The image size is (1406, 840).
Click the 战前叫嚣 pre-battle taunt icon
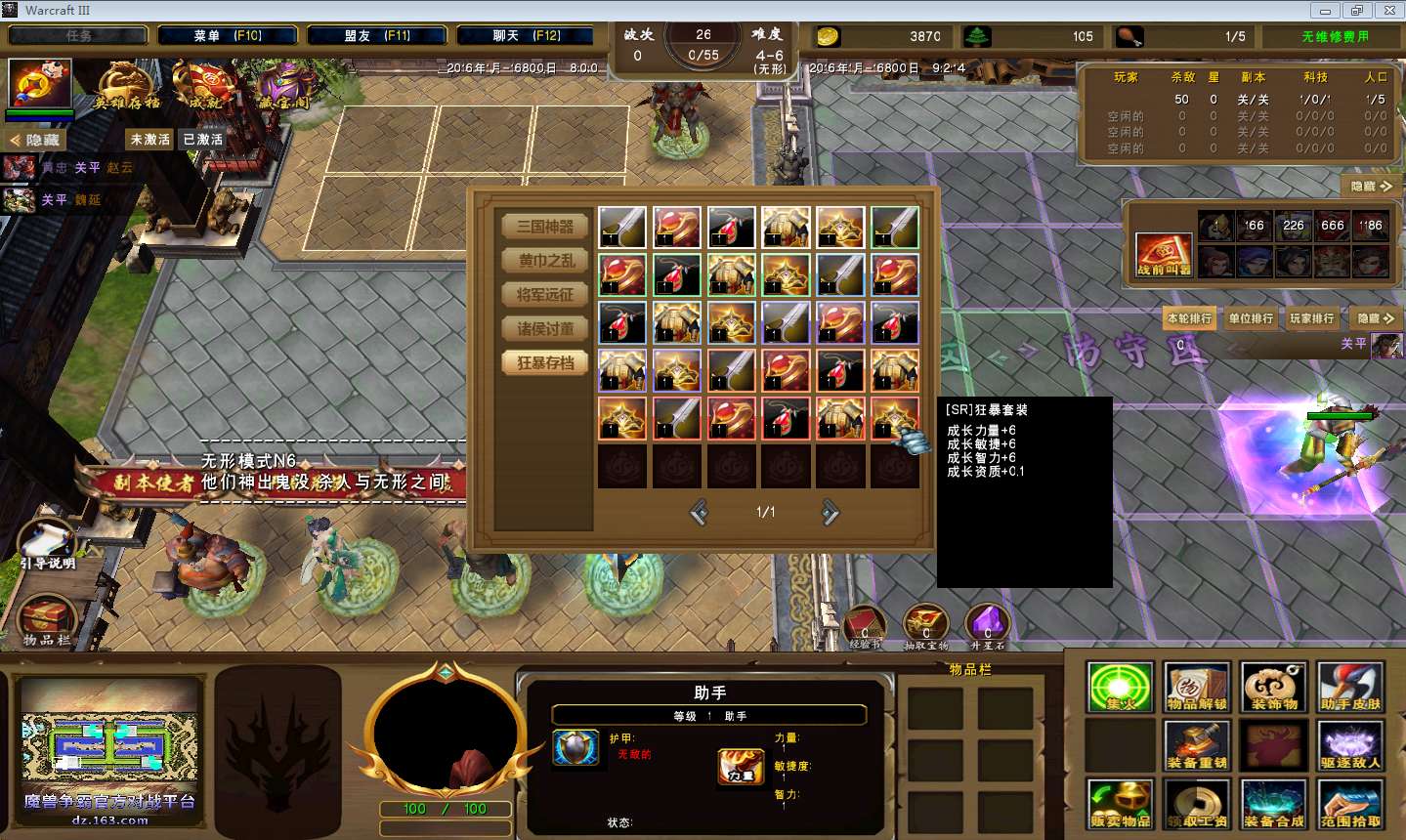pos(1163,254)
